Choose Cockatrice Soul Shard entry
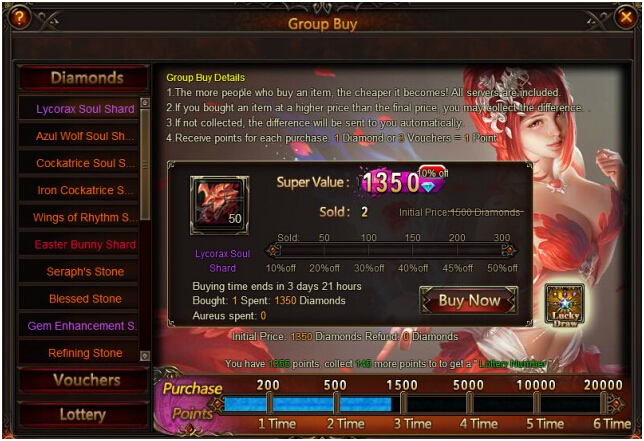This screenshot has width=644, height=441. (85, 163)
